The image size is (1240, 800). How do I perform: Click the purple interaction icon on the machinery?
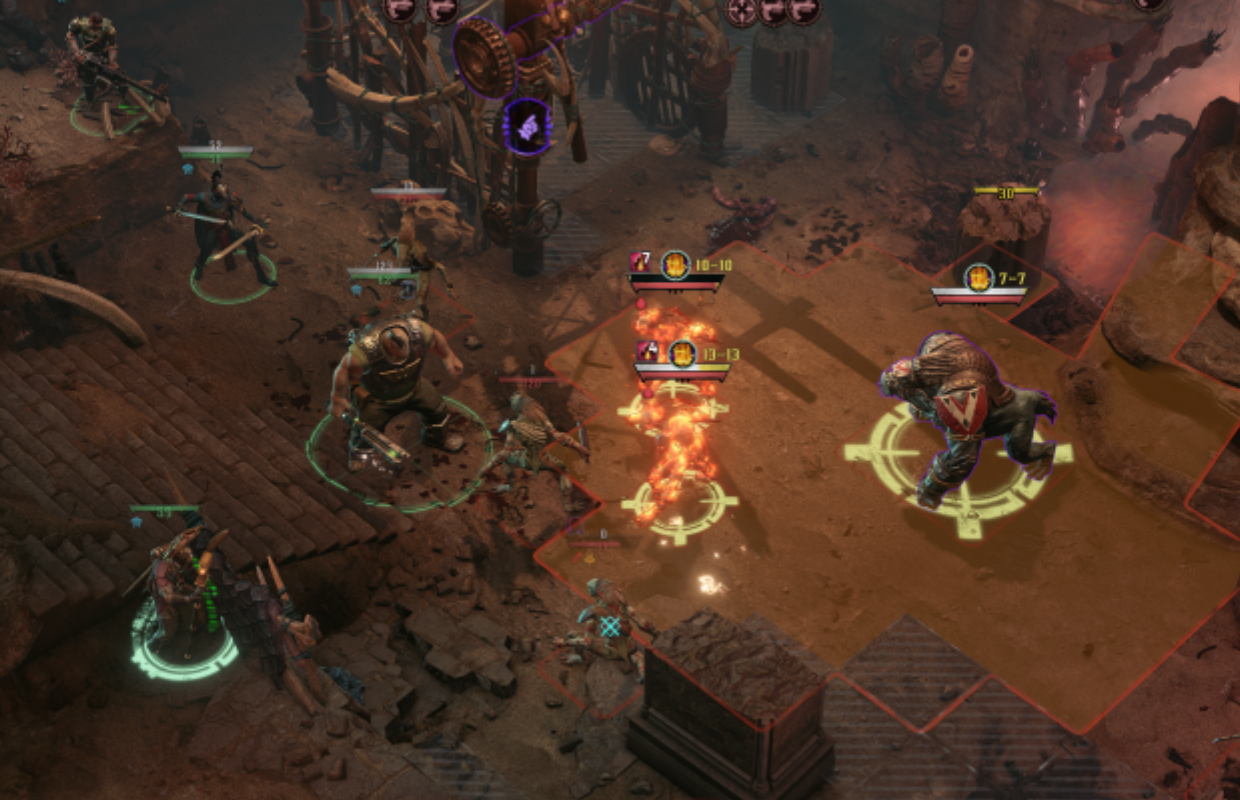(527, 128)
